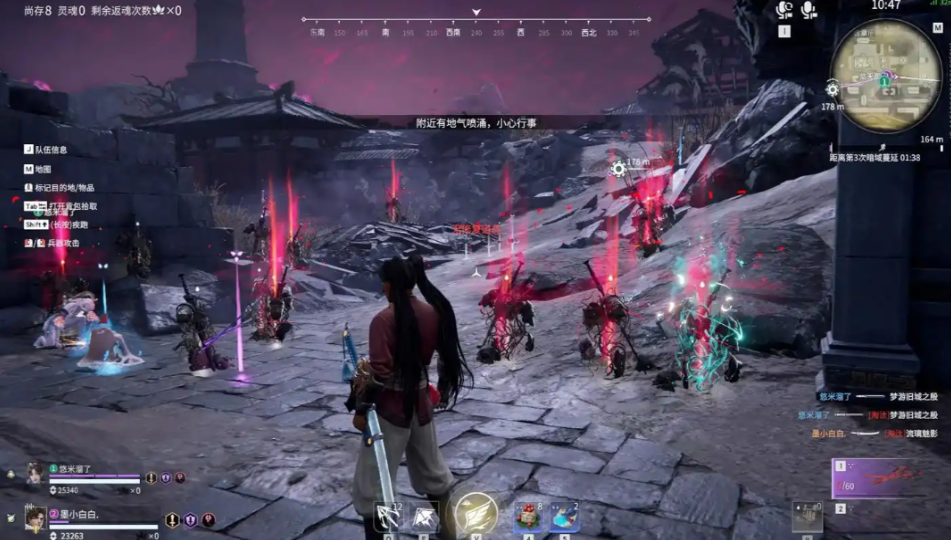The image size is (951, 540).
Task: Click the compass bar heading strip
Action: point(476,26)
